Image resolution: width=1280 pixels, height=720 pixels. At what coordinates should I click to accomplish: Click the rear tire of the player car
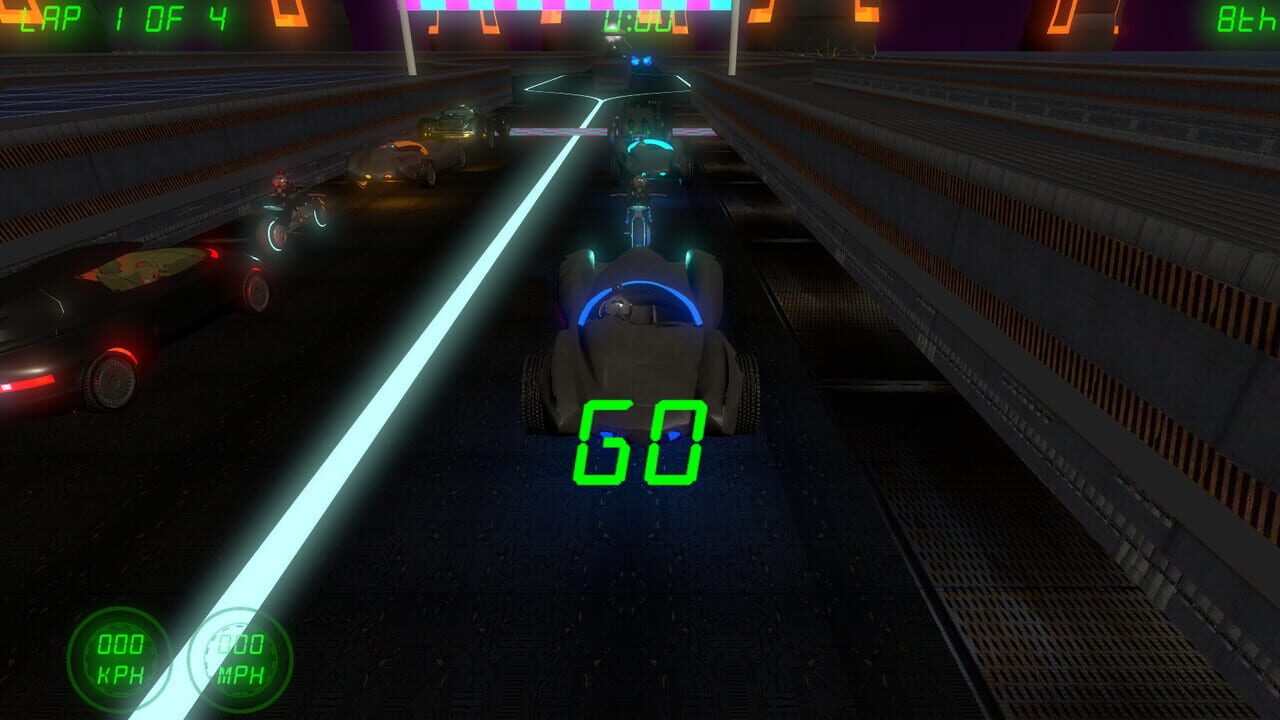(745, 390)
